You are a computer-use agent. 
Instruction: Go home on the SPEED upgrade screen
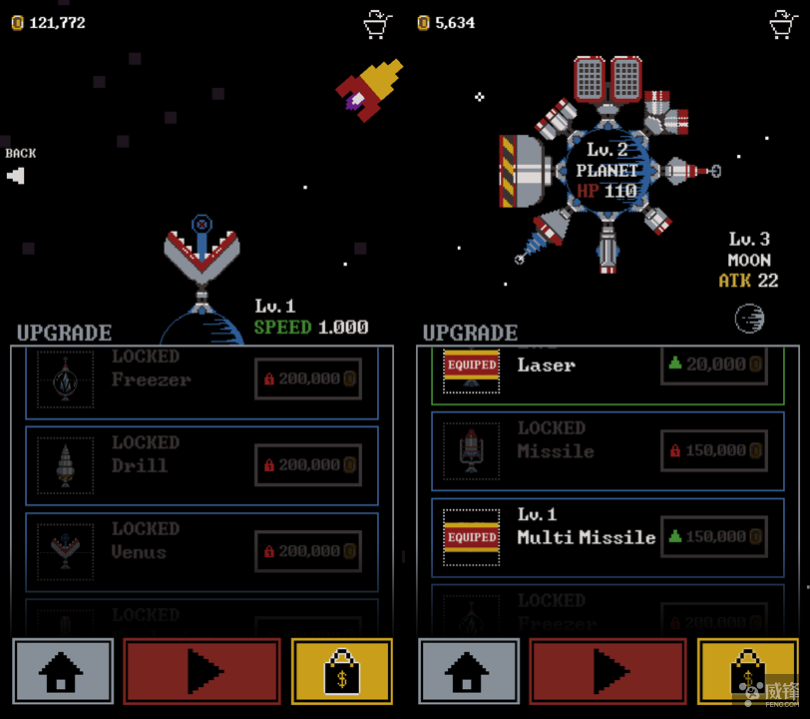(x=63, y=672)
